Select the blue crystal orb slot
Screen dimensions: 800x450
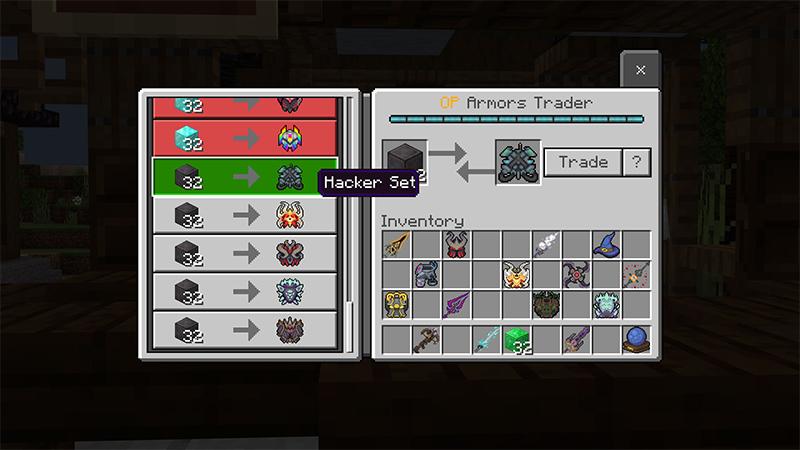point(636,339)
